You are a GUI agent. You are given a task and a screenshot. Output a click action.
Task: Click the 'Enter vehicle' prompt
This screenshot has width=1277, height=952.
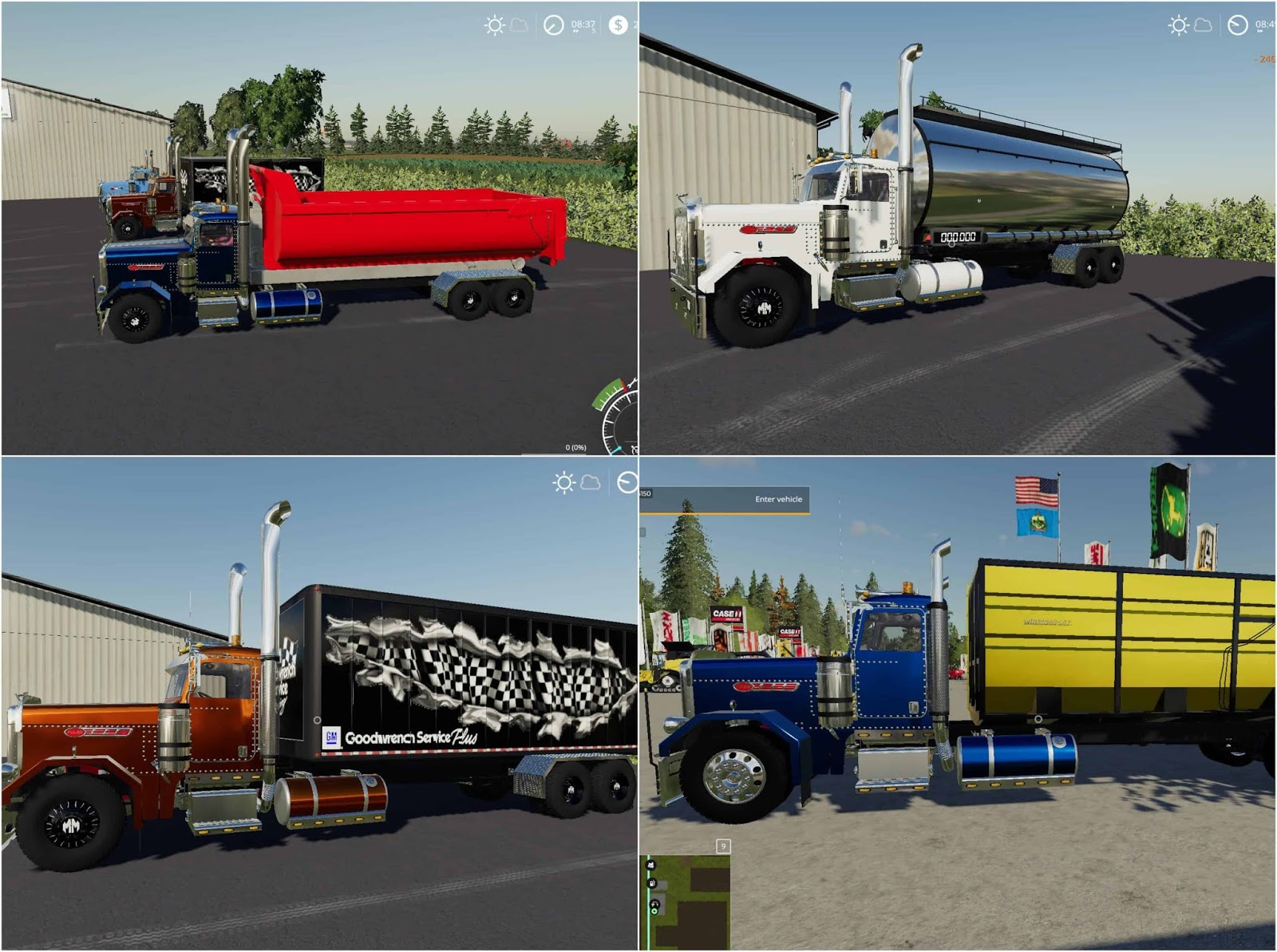click(778, 500)
